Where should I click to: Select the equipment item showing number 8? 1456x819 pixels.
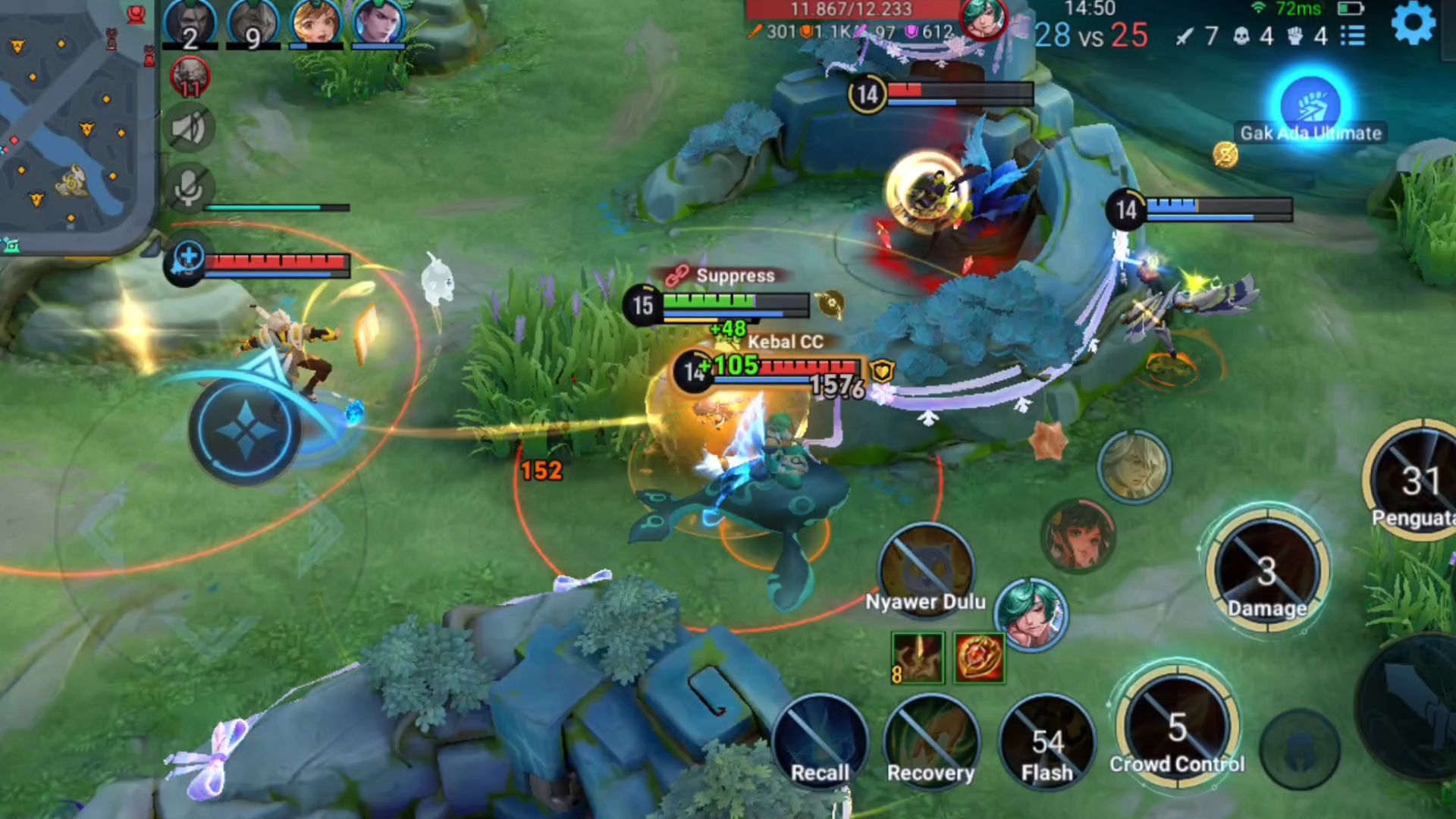click(918, 657)
